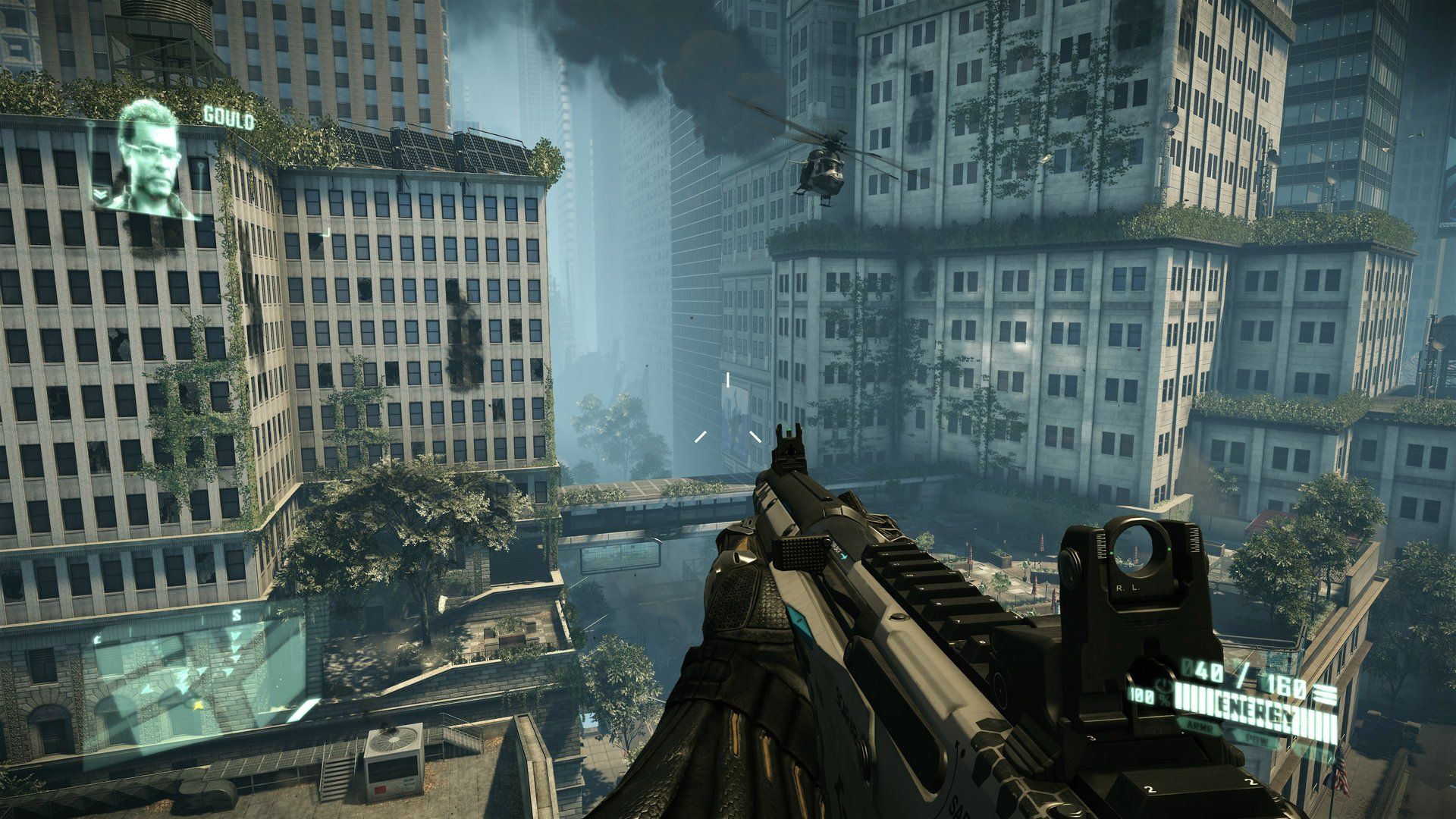Select the Nanosuit power icon near ammo counter
Screen dimensions: 1456x819
(x=1163, y=687)
